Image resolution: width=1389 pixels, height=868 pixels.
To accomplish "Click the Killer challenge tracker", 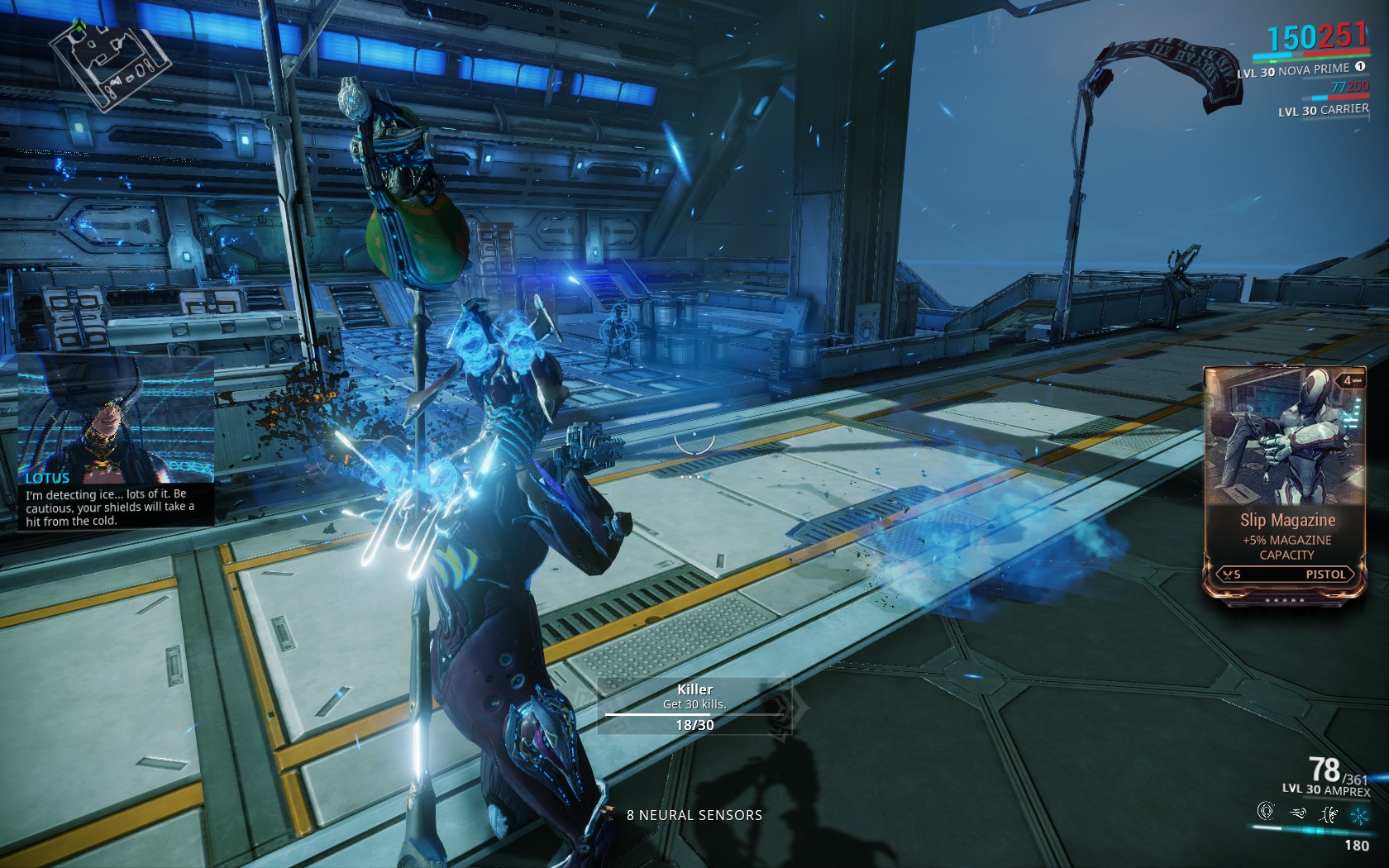I will (x=694, y=706).
